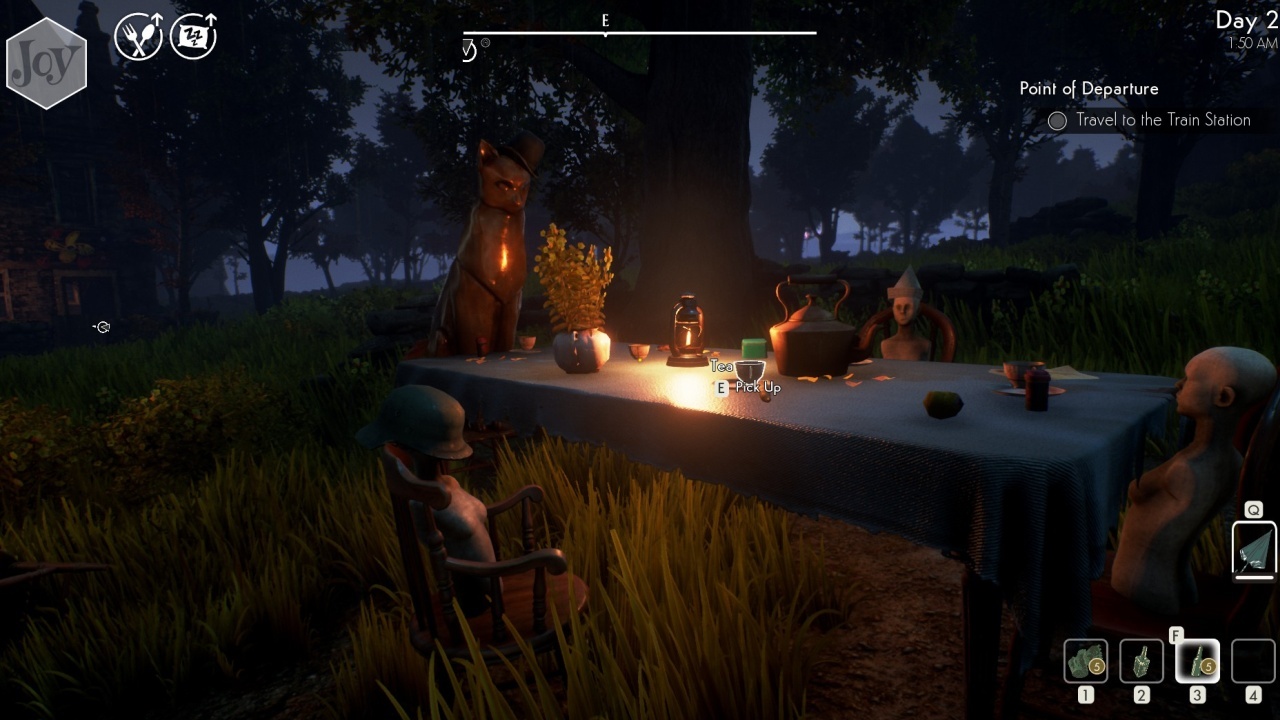
Task: Click the Joy hexagon status icon
Action: pos(46,63)
